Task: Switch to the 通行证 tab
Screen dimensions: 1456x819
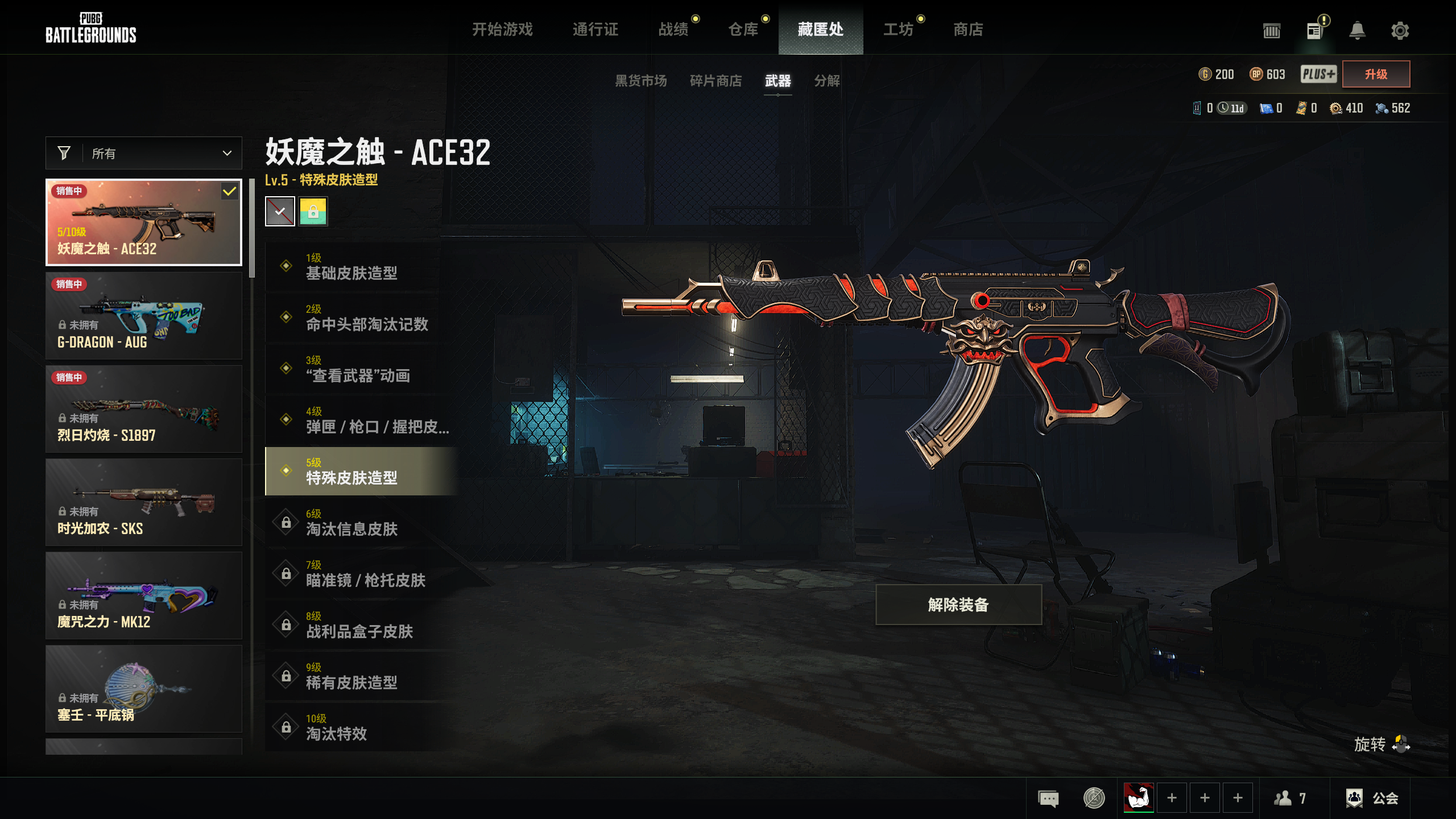Action: tap(595, 30)
